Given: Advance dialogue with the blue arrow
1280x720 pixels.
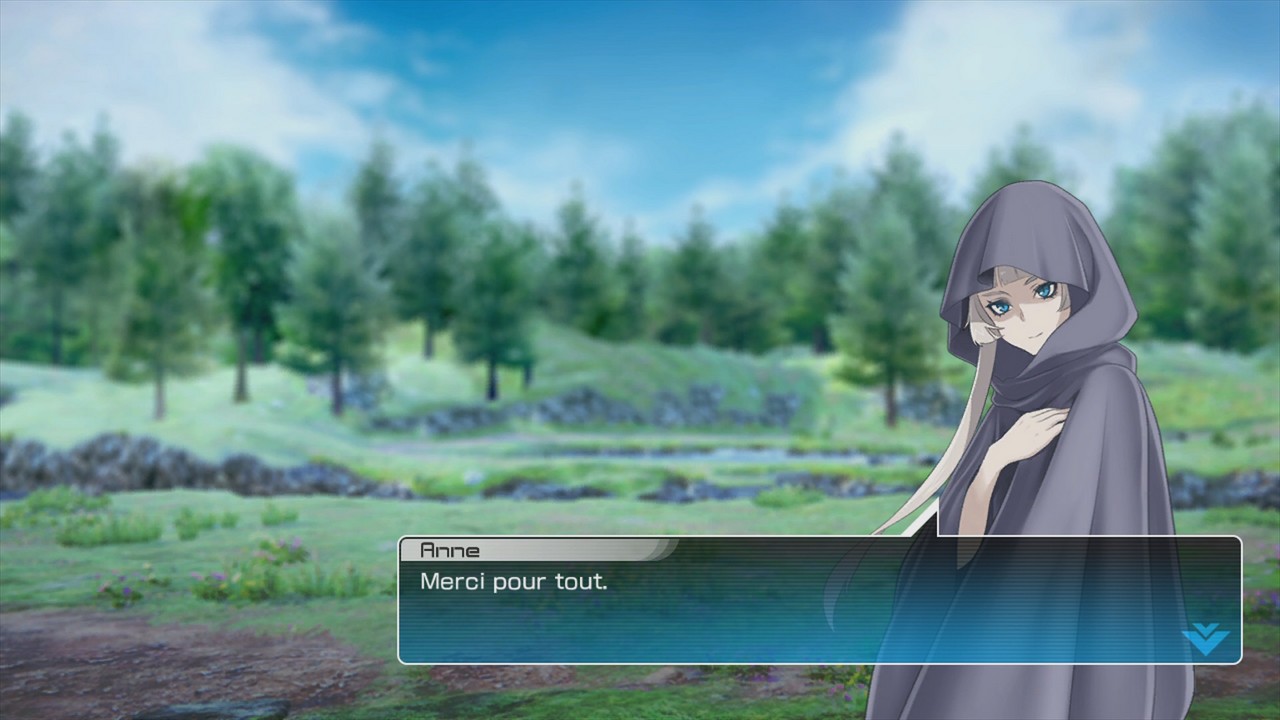Looking at the screenshot, I should click(x=1205, y=638).
